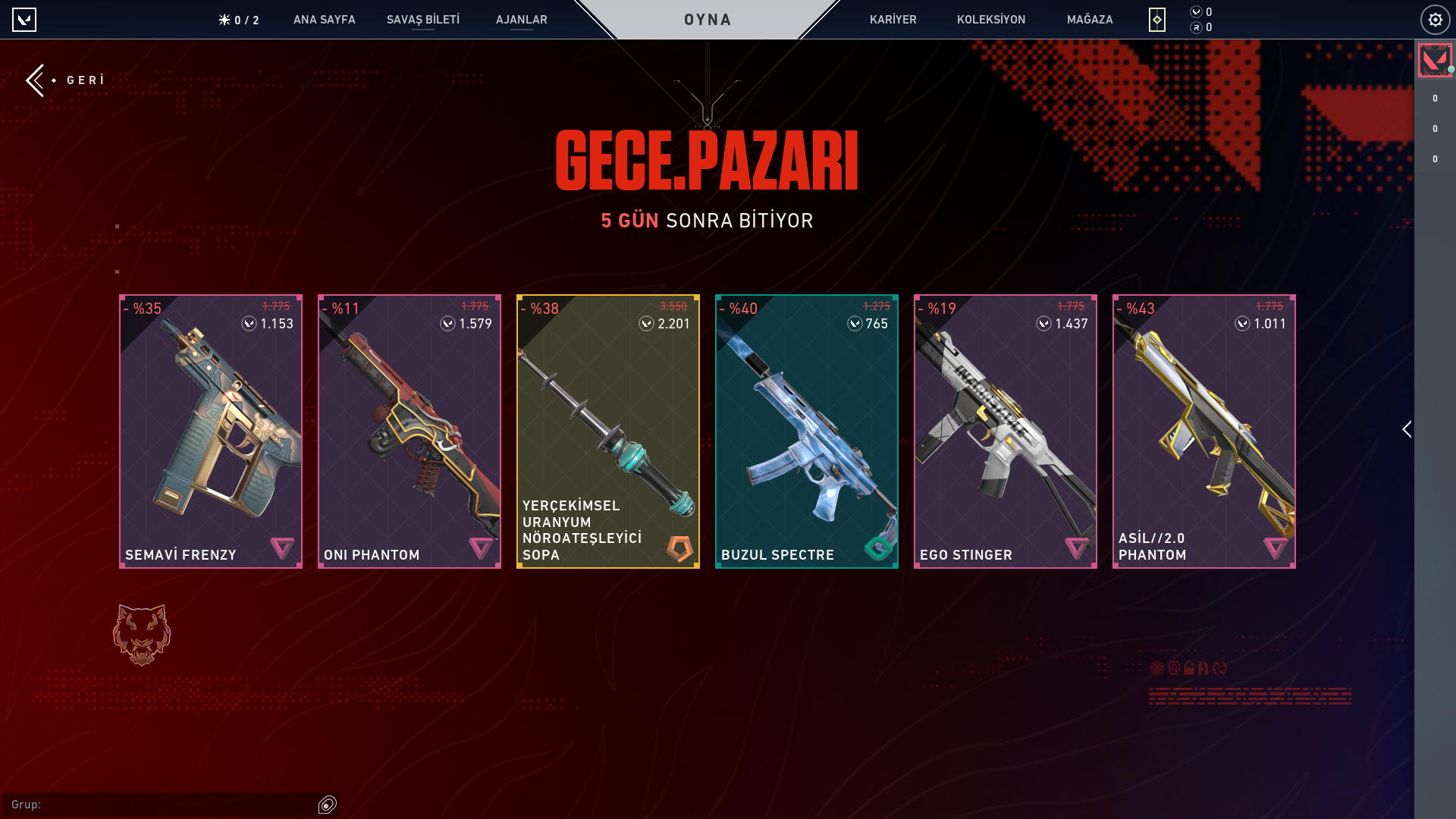
Task: Choose the Asil//2.0 Phantom skin card
Action: pyautogui.click(x=1204, y=431)
